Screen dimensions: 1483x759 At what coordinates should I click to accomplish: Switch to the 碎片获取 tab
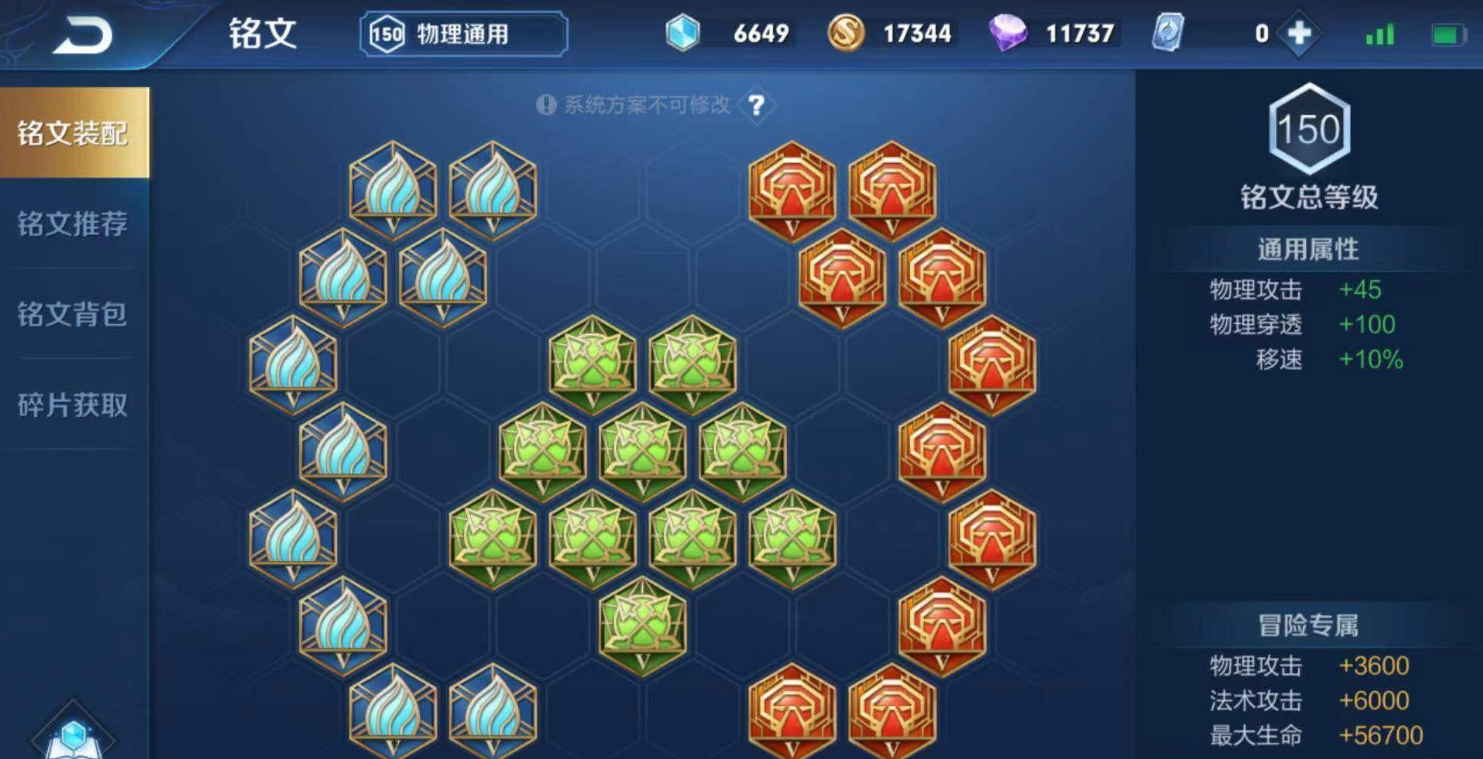coord(72,406)
